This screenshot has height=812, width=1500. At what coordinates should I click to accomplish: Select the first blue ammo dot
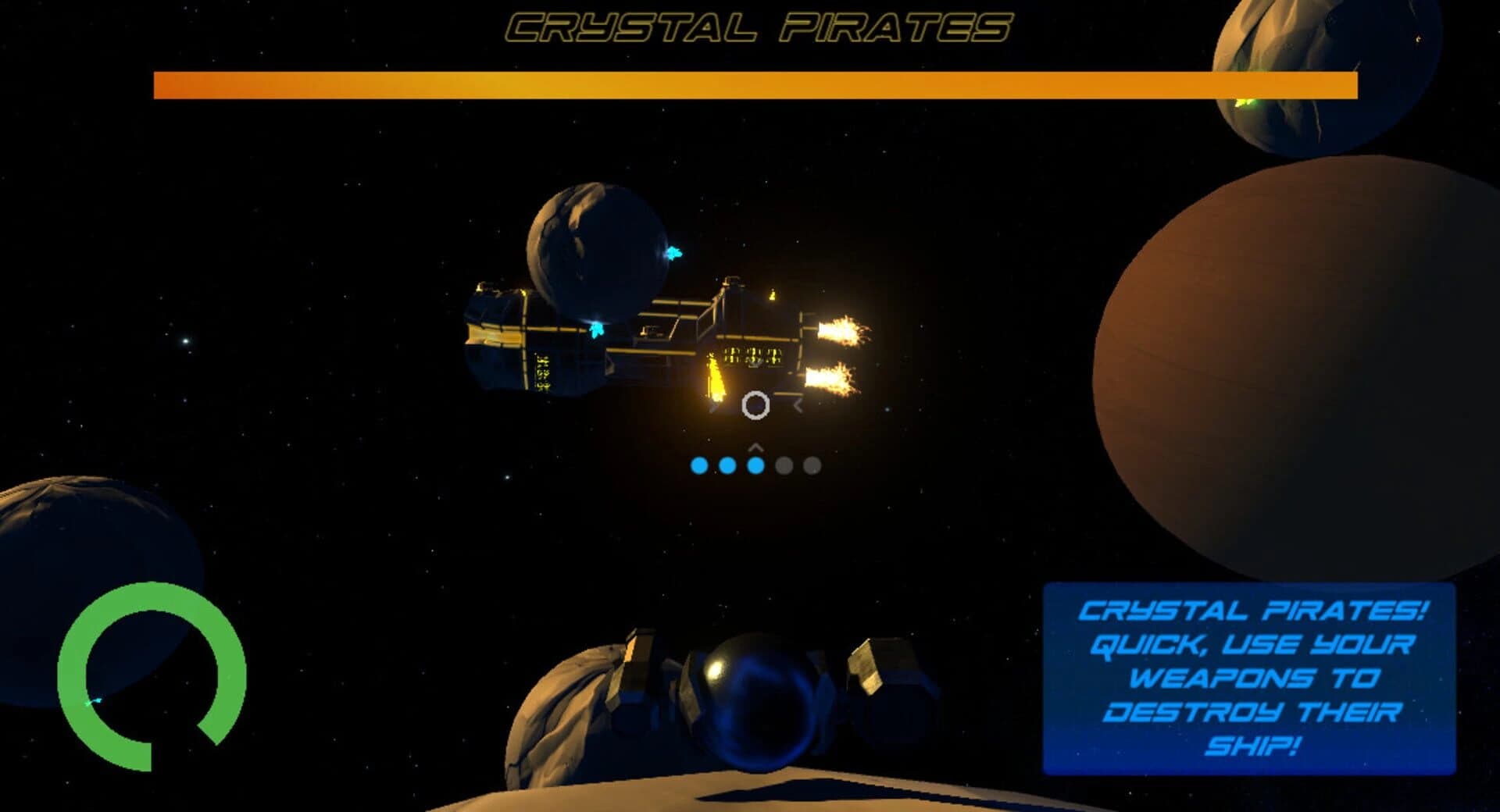699,466
